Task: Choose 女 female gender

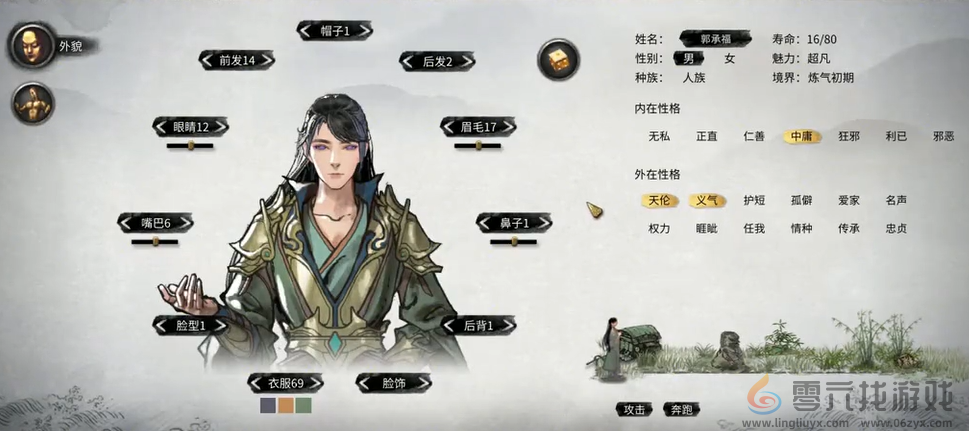Action: click(729, 59)
